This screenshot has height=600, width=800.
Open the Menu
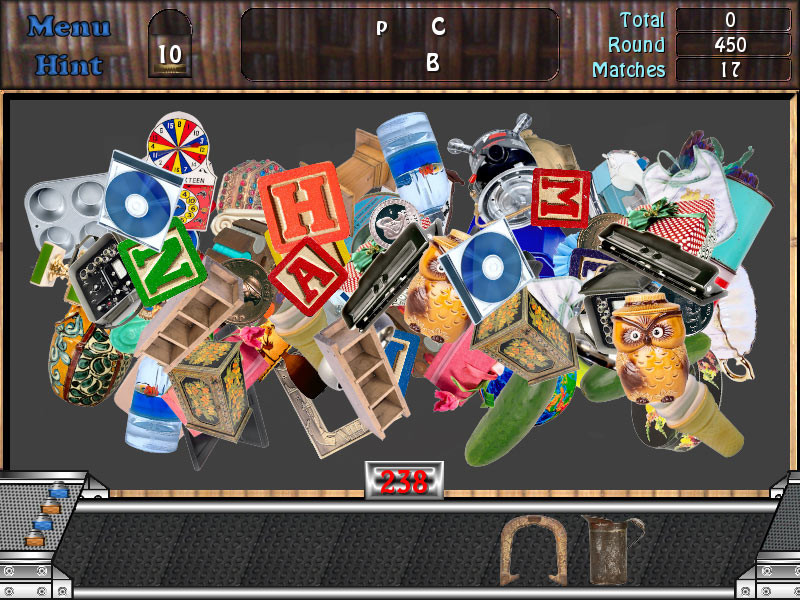click(68, 27)
